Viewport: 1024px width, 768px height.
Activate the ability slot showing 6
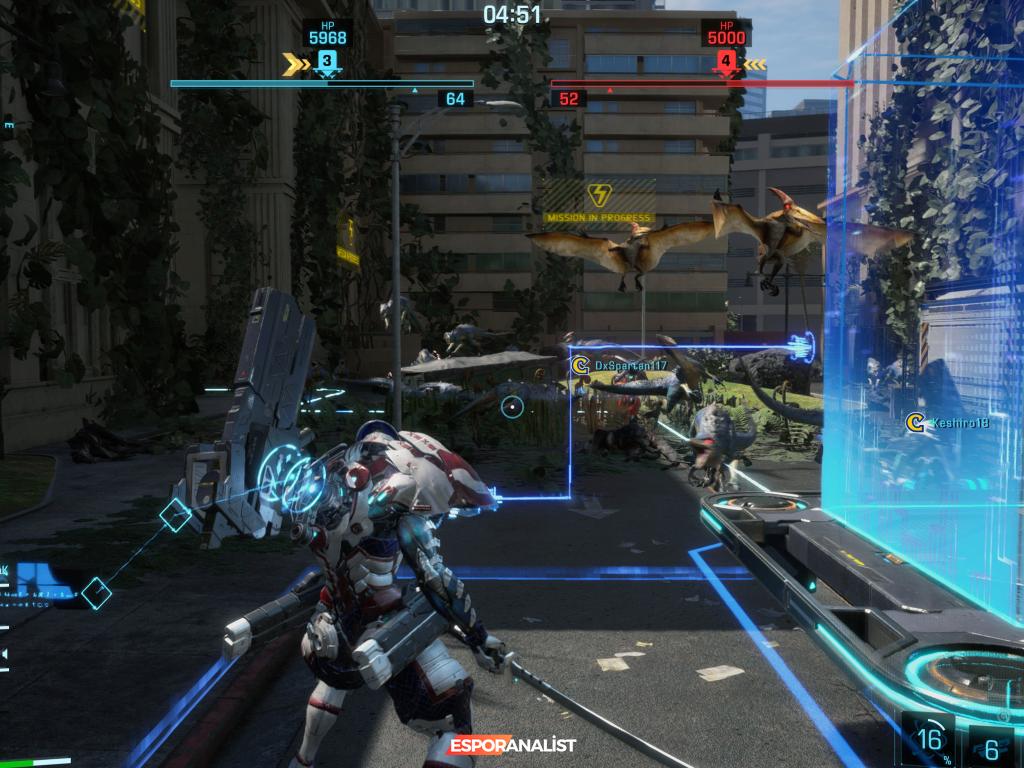click(x=993, y=746)
